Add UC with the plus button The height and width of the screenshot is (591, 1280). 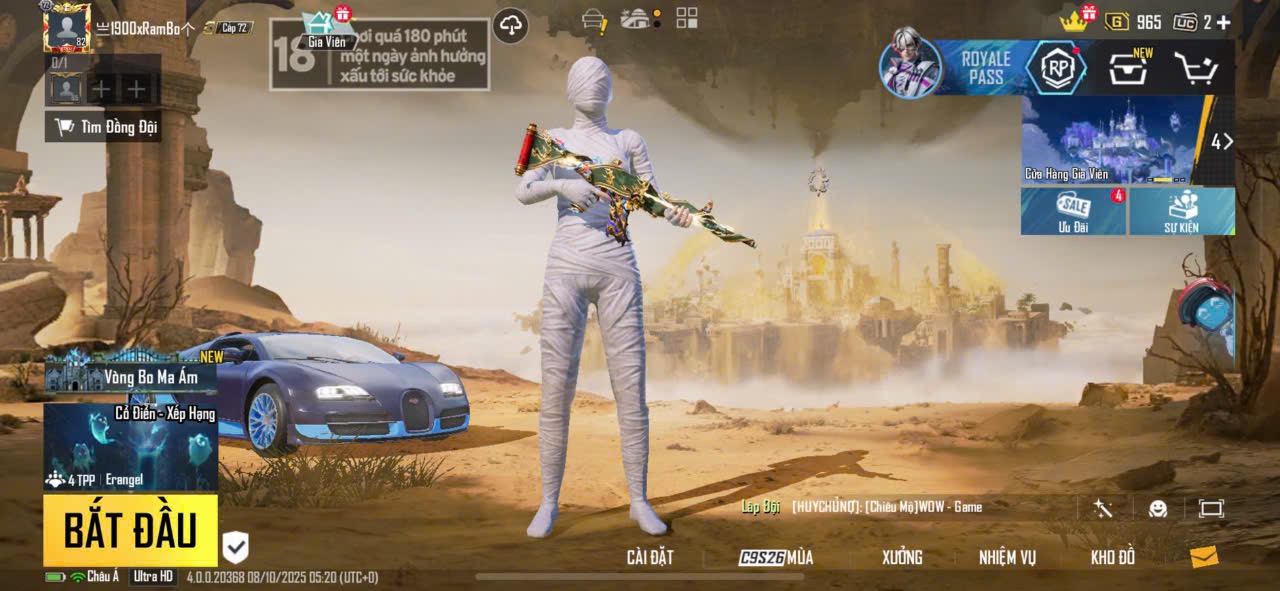click(x=1223, y=22)
